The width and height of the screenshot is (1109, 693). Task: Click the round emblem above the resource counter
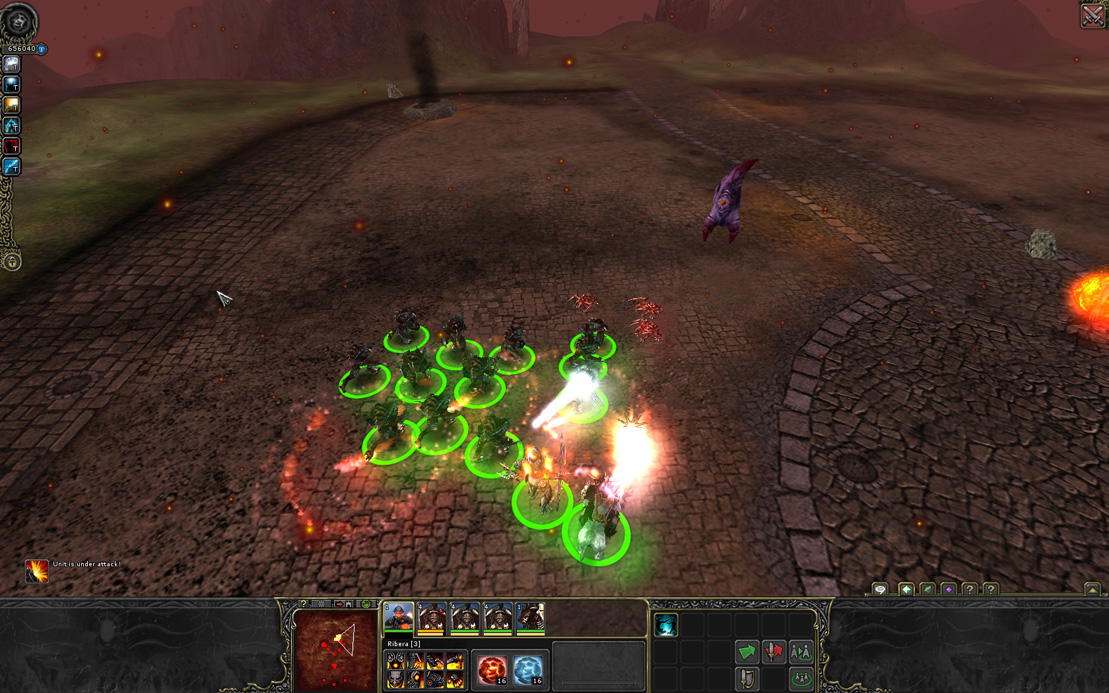point(18,22)
